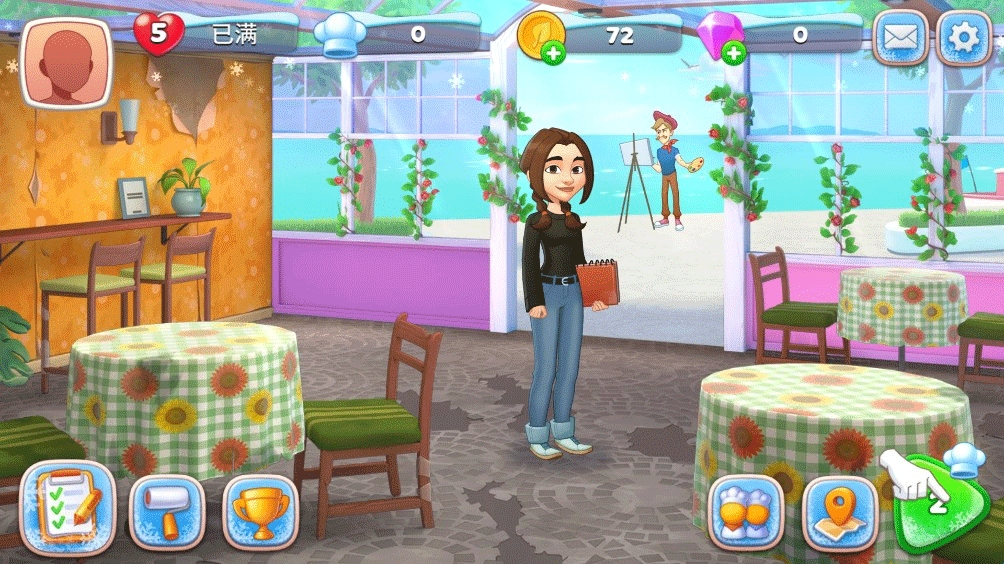Screen dimensions: 1004x564
Task: Open the mail envelope inbox
Action: [x=900, y=39]
